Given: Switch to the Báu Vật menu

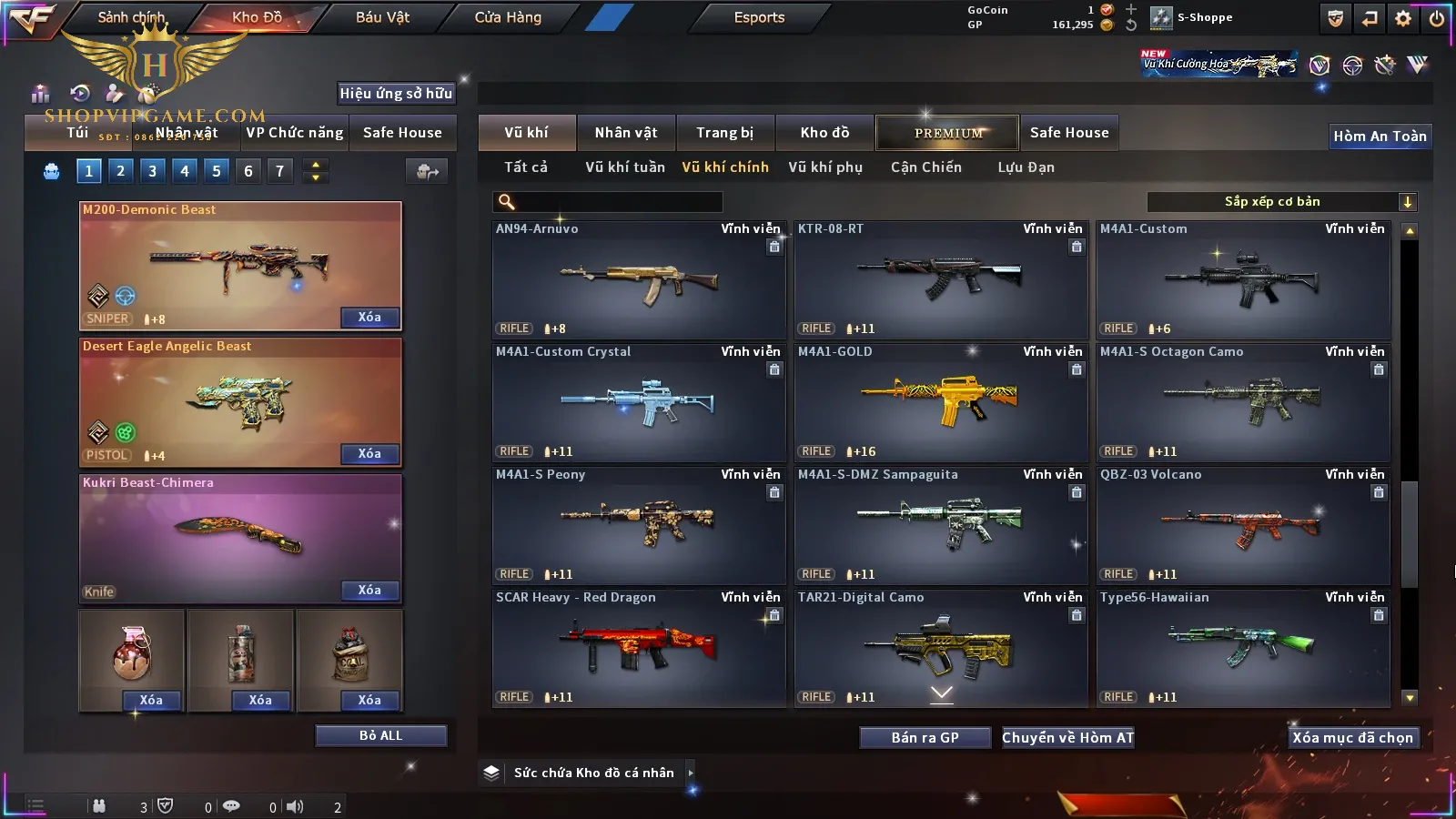Looking at the screenshot, I should [382, 17].
